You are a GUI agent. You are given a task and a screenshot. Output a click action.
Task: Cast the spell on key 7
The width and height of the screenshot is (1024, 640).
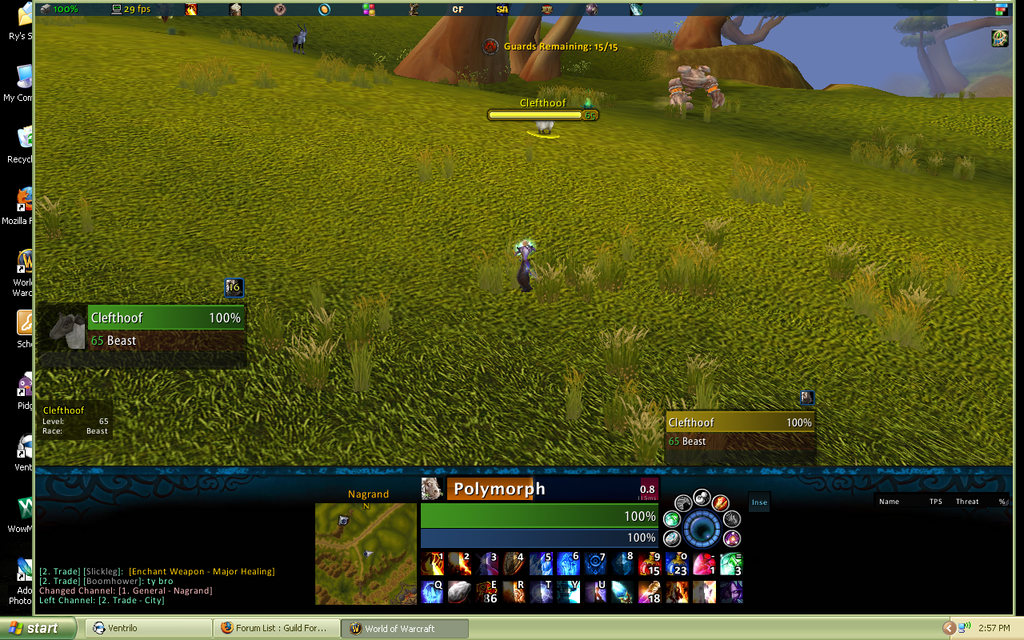(595, 564)
